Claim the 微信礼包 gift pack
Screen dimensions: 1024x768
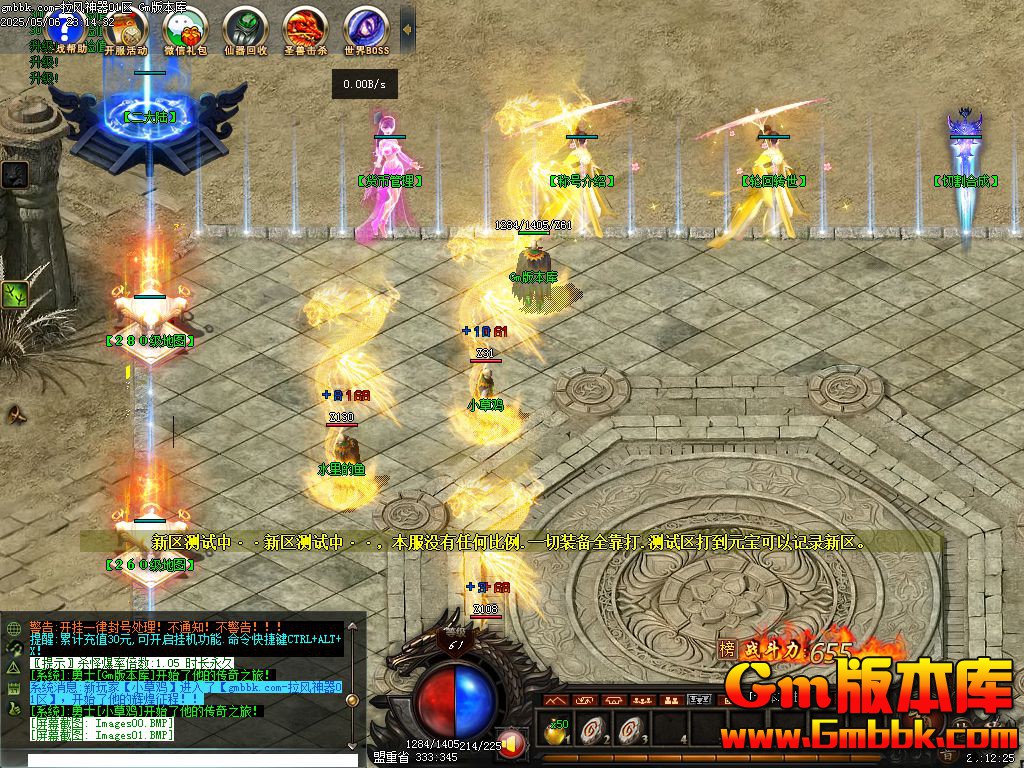[184, 28]
